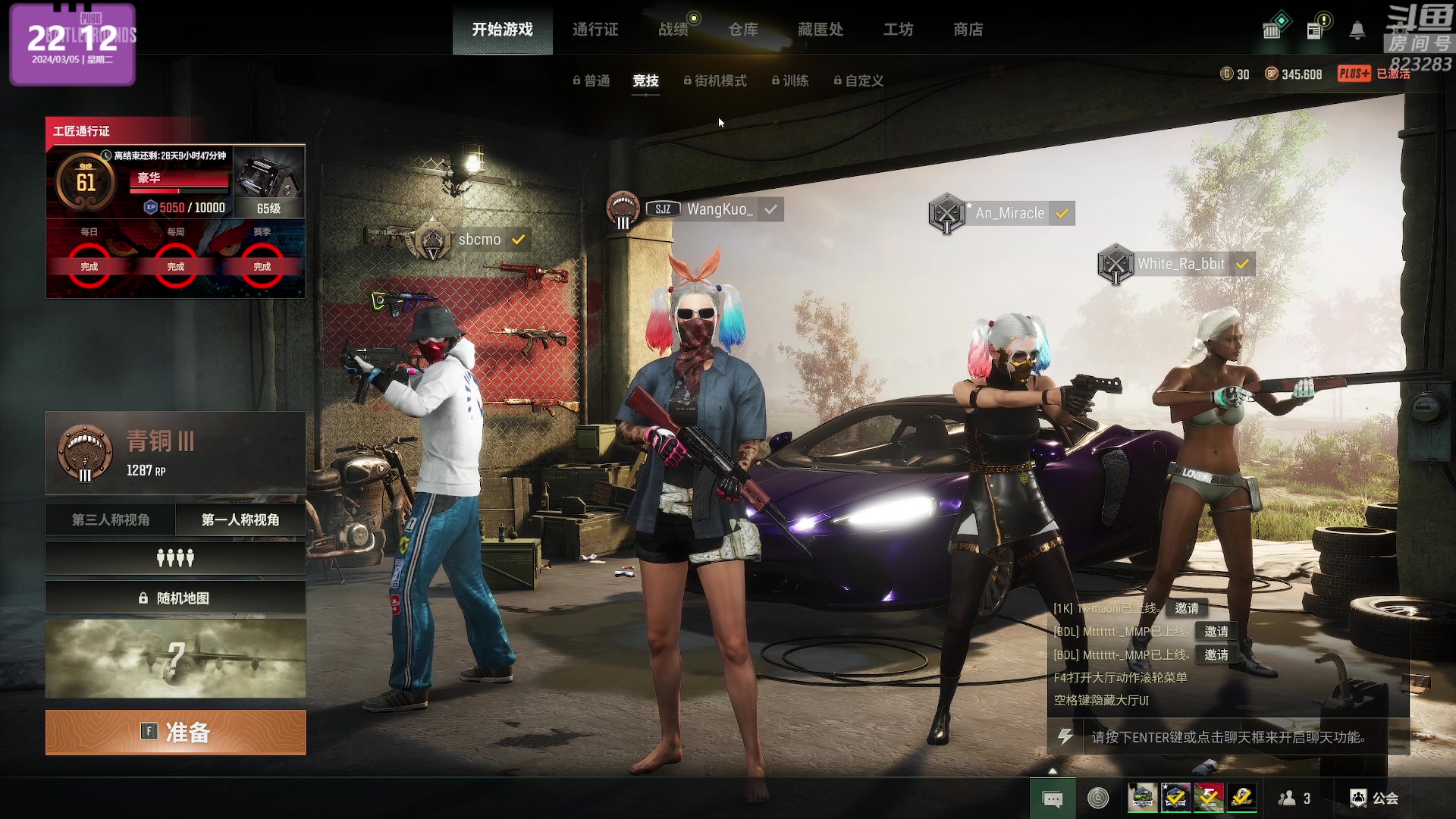This screenshot has width=1456, height=819.
Task: Open the 藏匿处 hideout tab
Action: (x=821, y=30)
